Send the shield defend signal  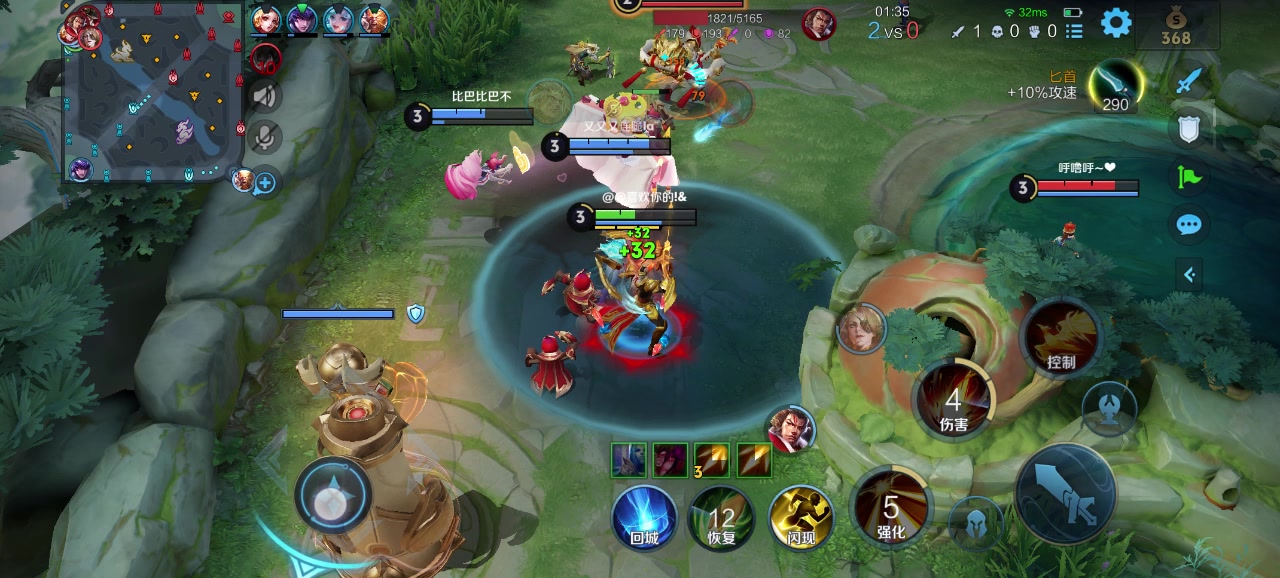point(1189,128)
